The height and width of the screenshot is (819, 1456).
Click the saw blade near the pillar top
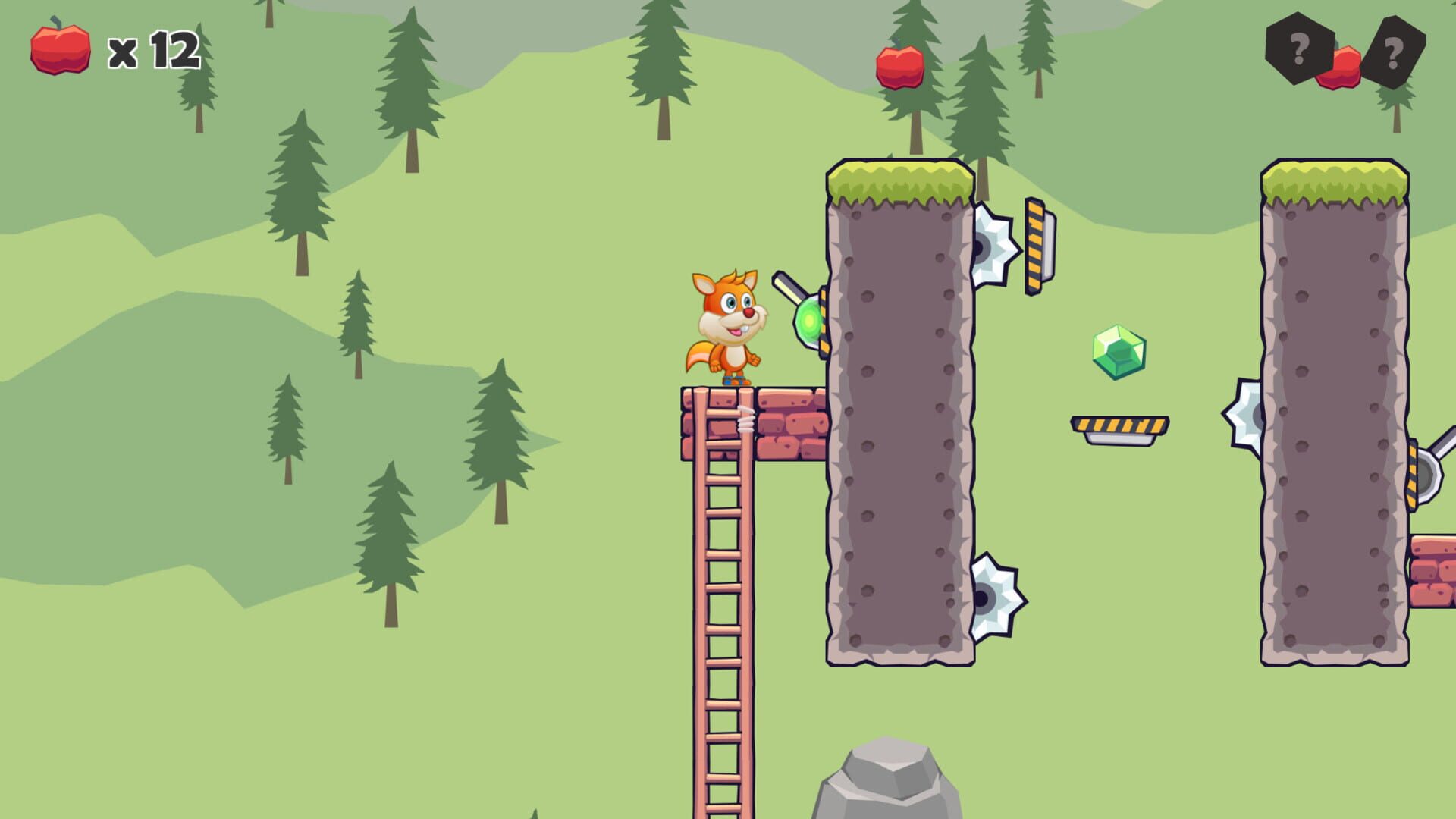[993, 244]
